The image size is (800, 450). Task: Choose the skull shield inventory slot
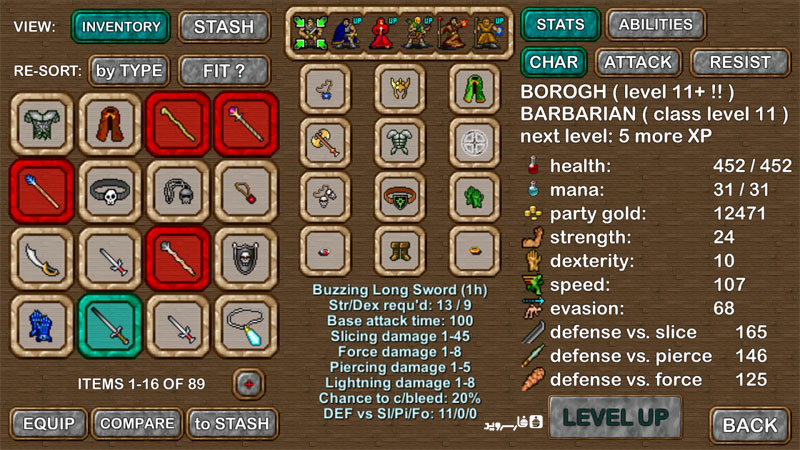coord(247,258)
